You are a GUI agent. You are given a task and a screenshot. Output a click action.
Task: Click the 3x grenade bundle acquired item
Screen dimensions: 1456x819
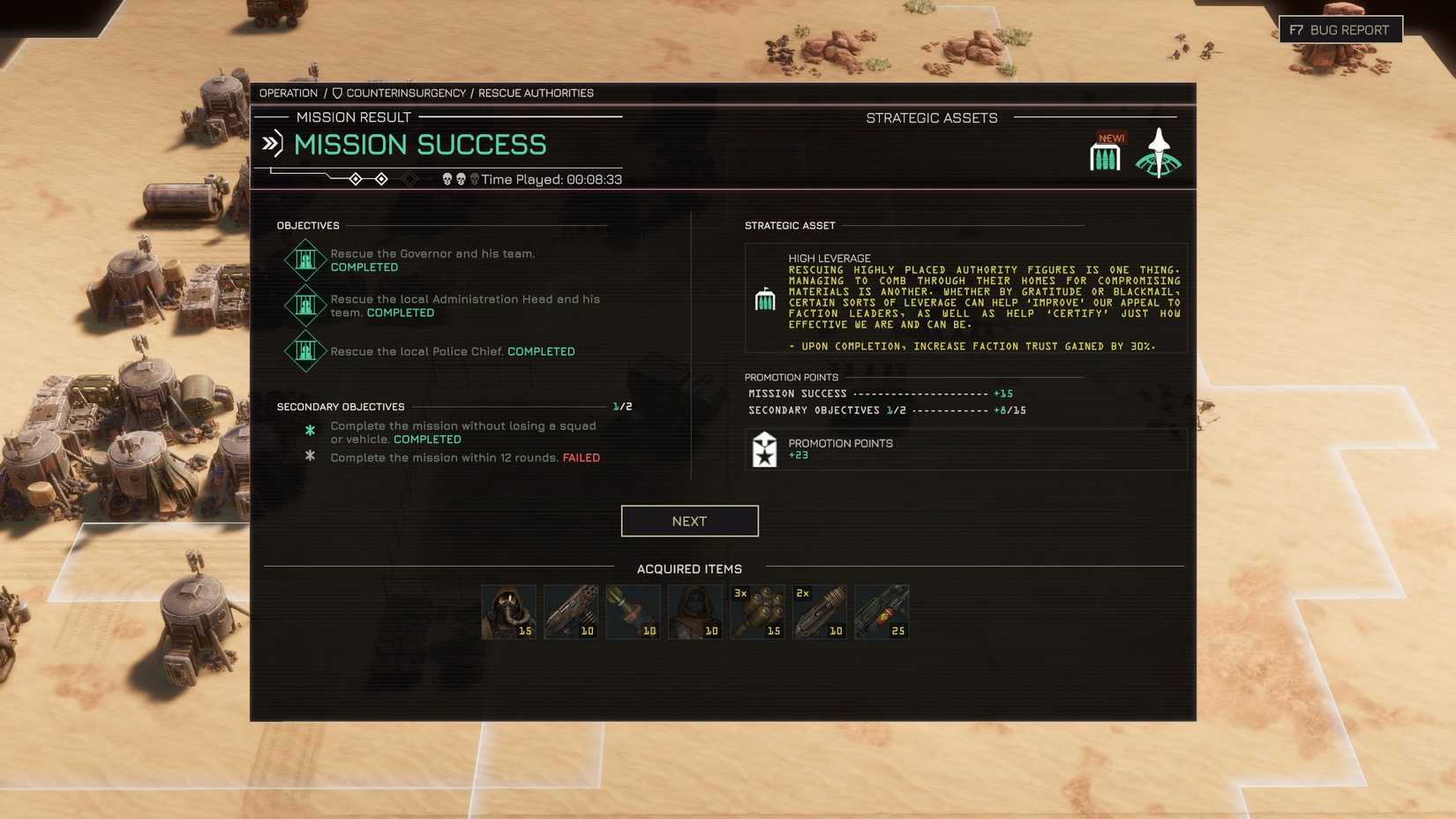[756, 610]
